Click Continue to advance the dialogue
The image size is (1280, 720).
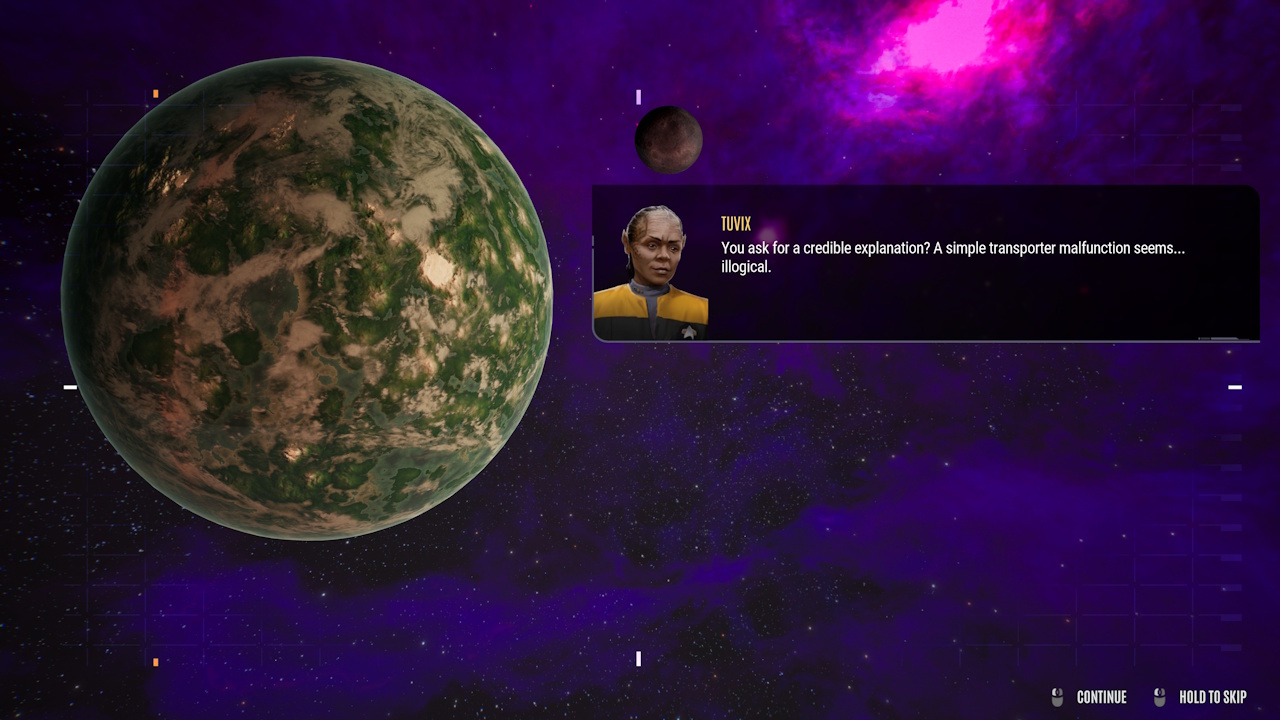coord(1101,697)
